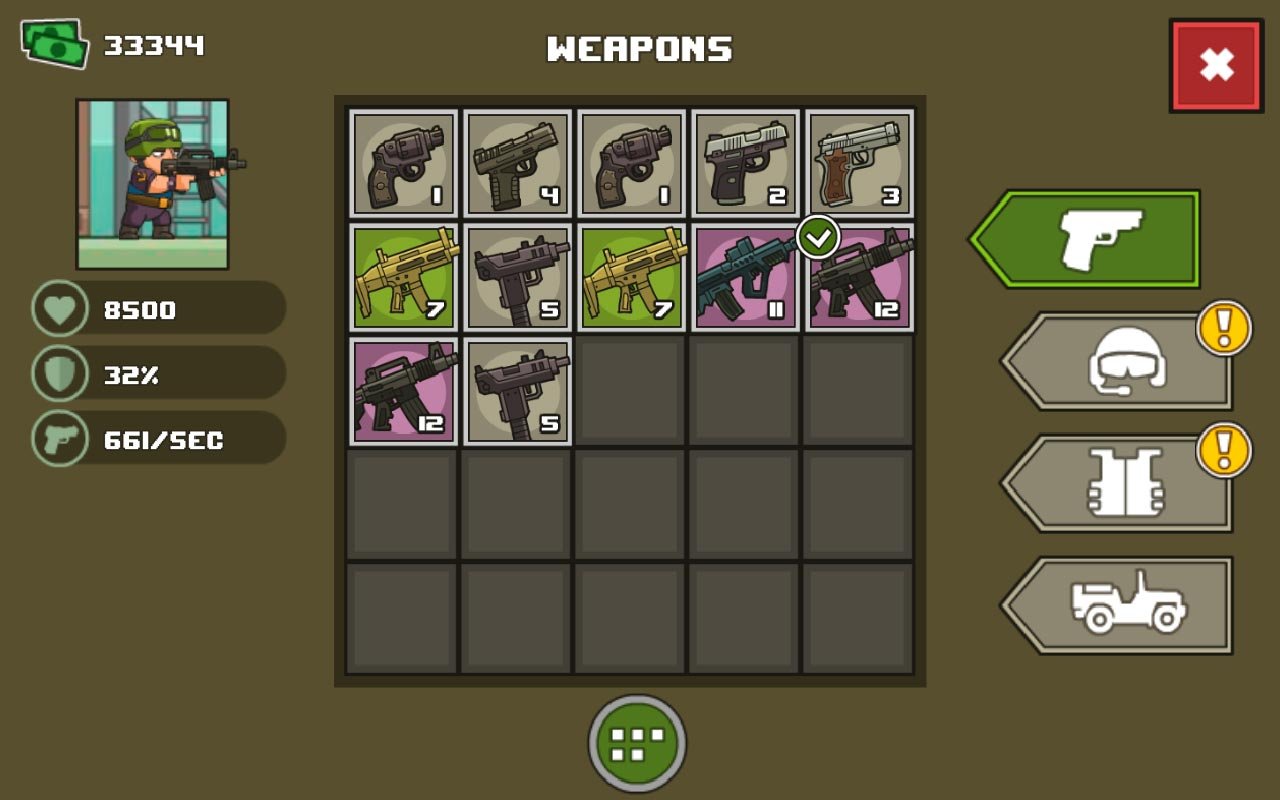The height and width of the screenshot is (800, 1280).
Task: Select the level 3 brown-grip pistol
Action: (859, 163)
